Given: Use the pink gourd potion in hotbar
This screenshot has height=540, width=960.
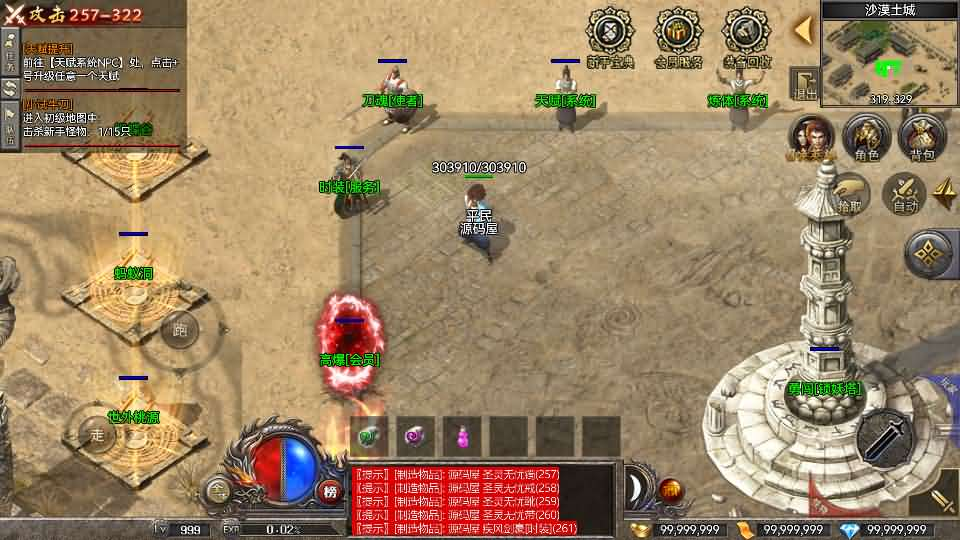Looking at the screenshot, I should 463,436.
